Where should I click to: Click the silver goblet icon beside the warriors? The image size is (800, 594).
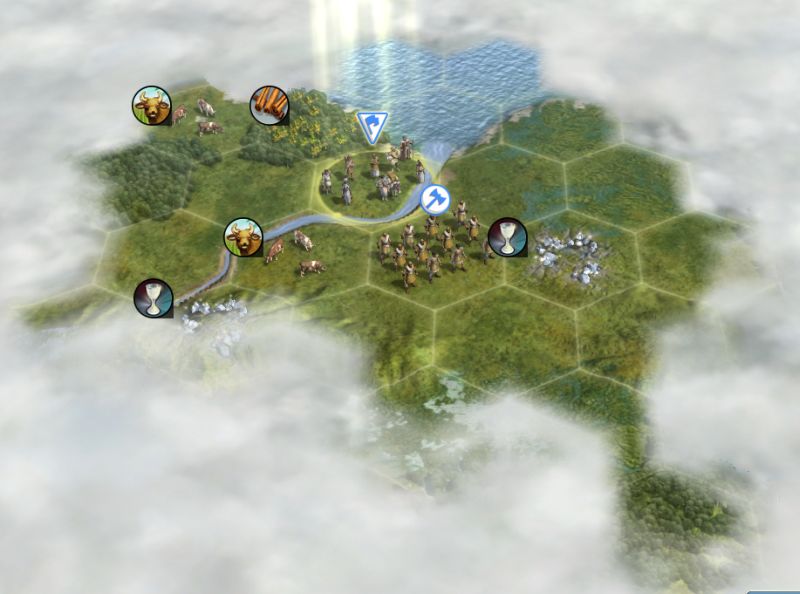click(507, 236)
